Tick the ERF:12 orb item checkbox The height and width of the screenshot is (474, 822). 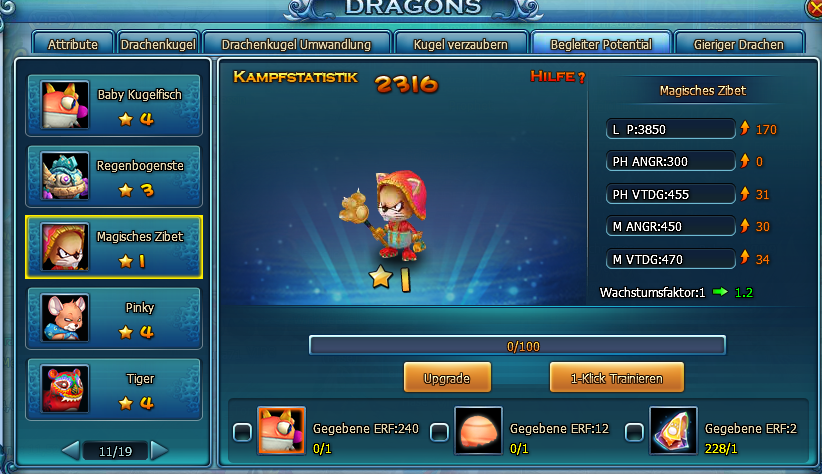[x=439, y=432]
